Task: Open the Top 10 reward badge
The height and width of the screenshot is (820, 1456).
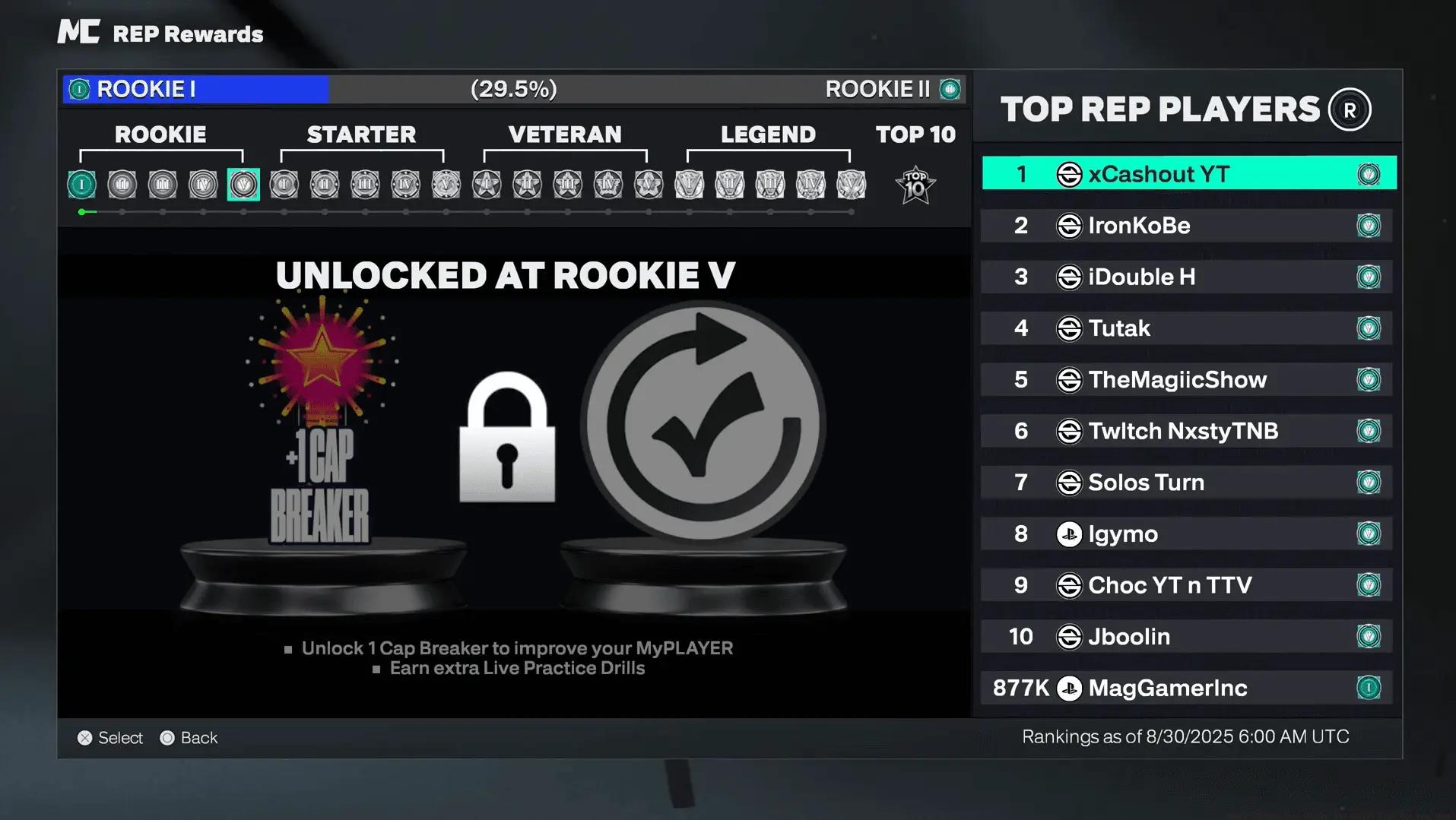Action: point(915,185)
